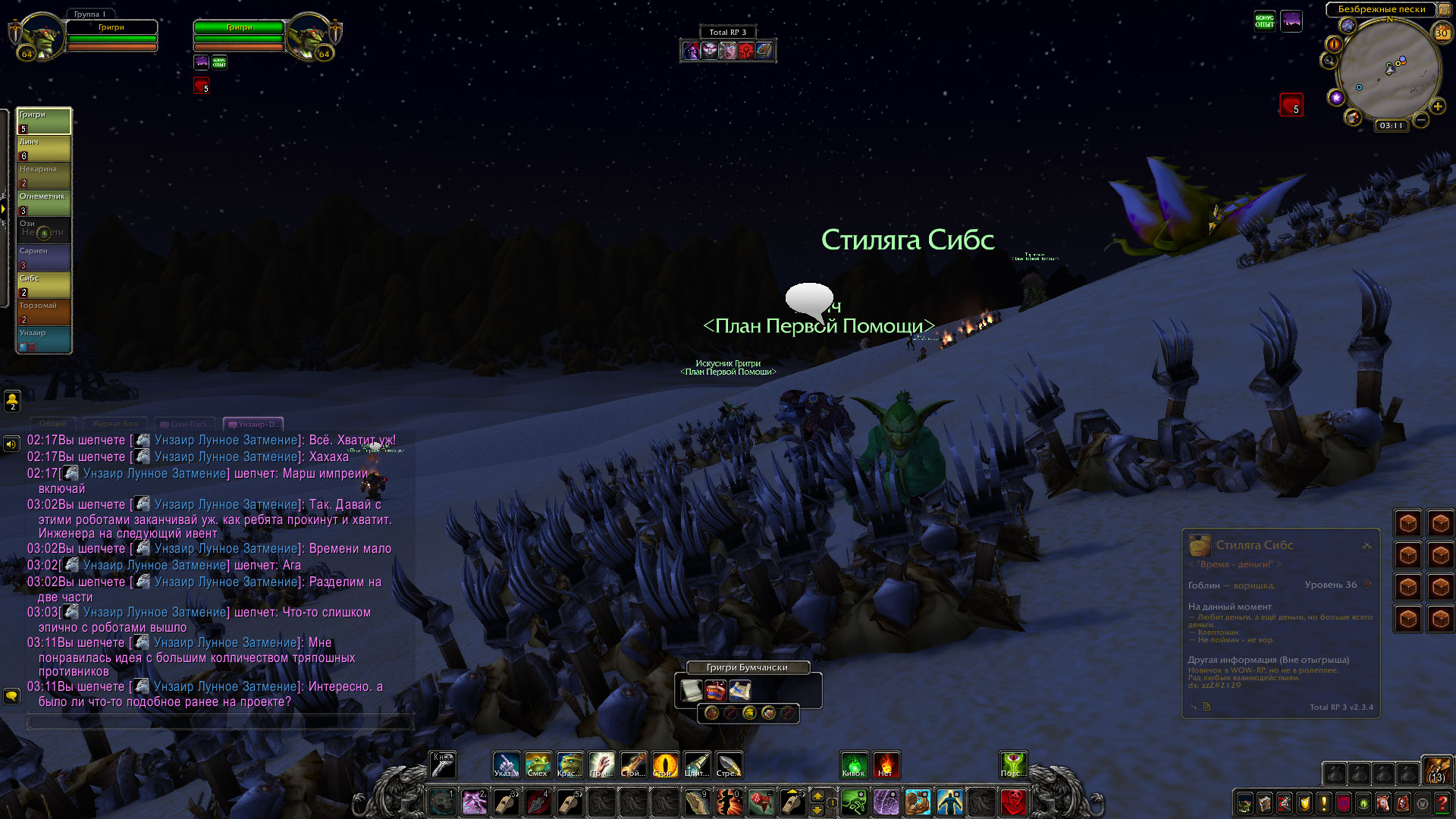Activate the Кивок green emote button

click(854, 765)
